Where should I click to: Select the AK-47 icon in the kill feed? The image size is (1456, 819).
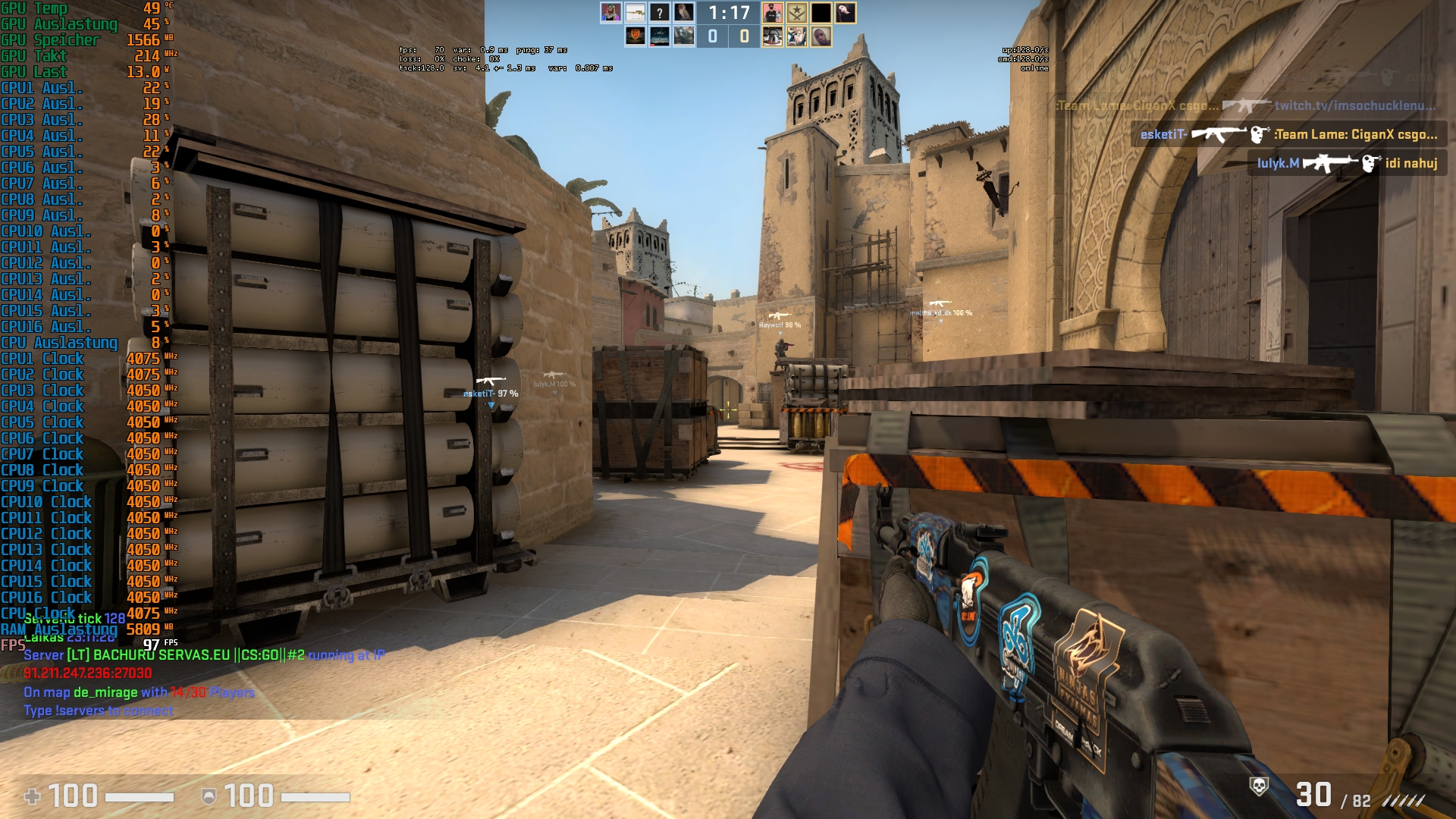click(x=1219, y=133)
